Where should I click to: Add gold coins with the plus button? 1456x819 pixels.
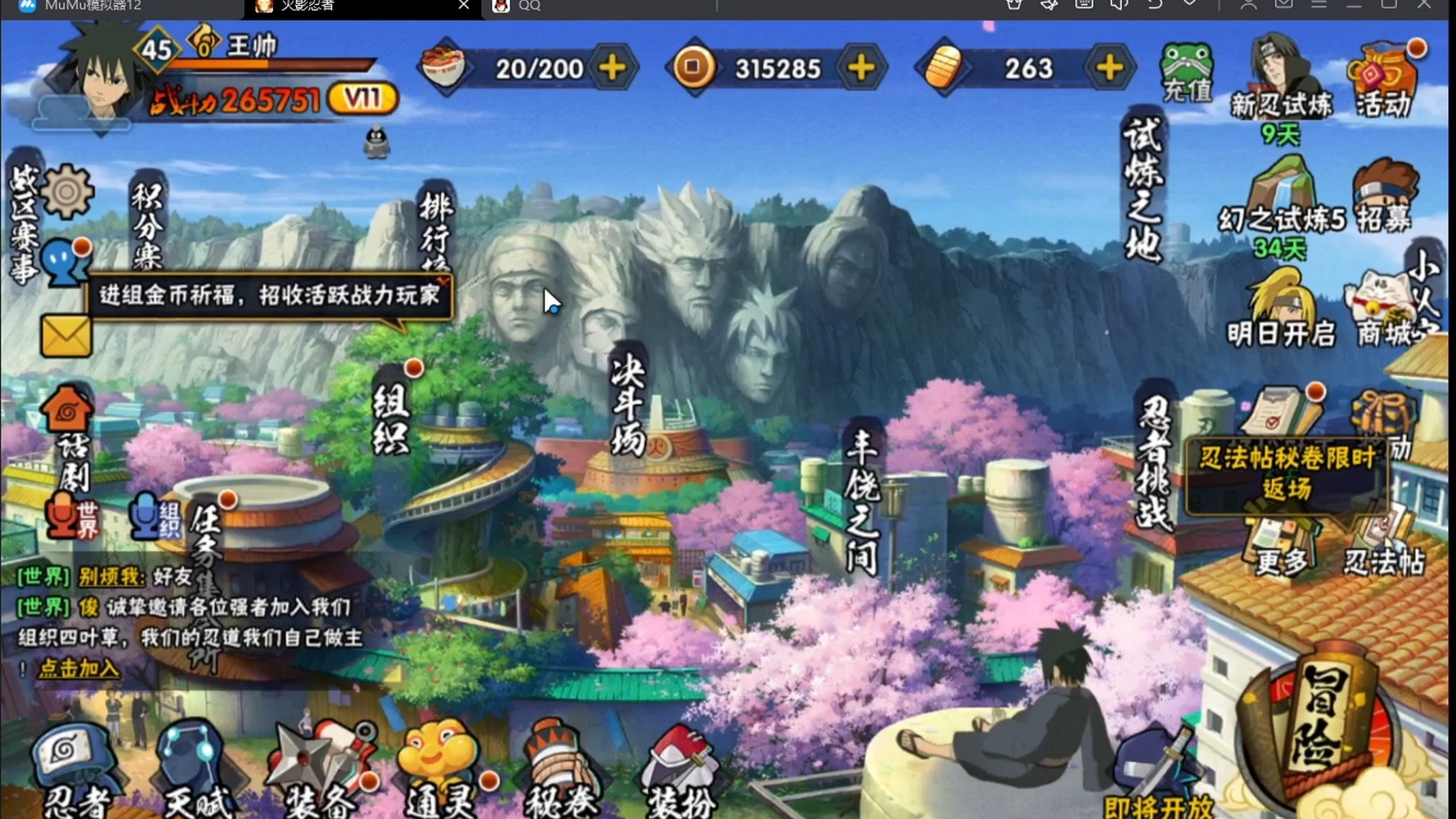tap(861, 68)
